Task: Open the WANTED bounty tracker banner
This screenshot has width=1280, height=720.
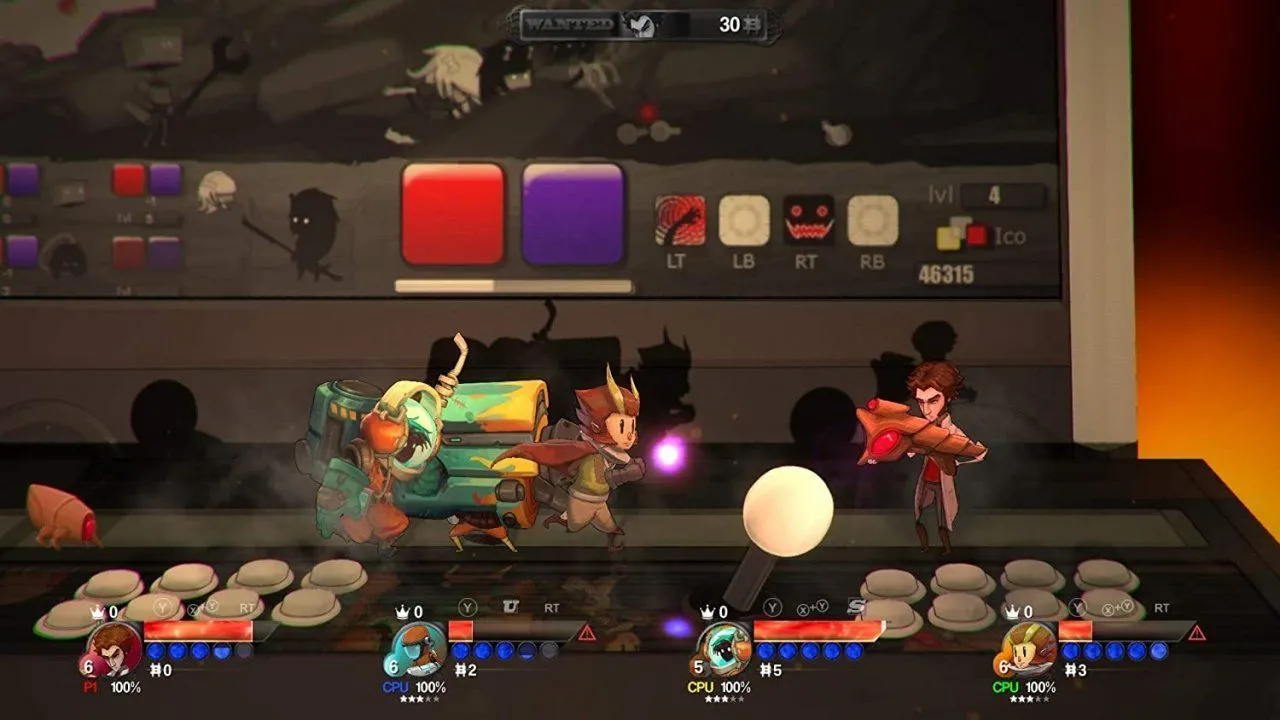Action: coord(644,25)
